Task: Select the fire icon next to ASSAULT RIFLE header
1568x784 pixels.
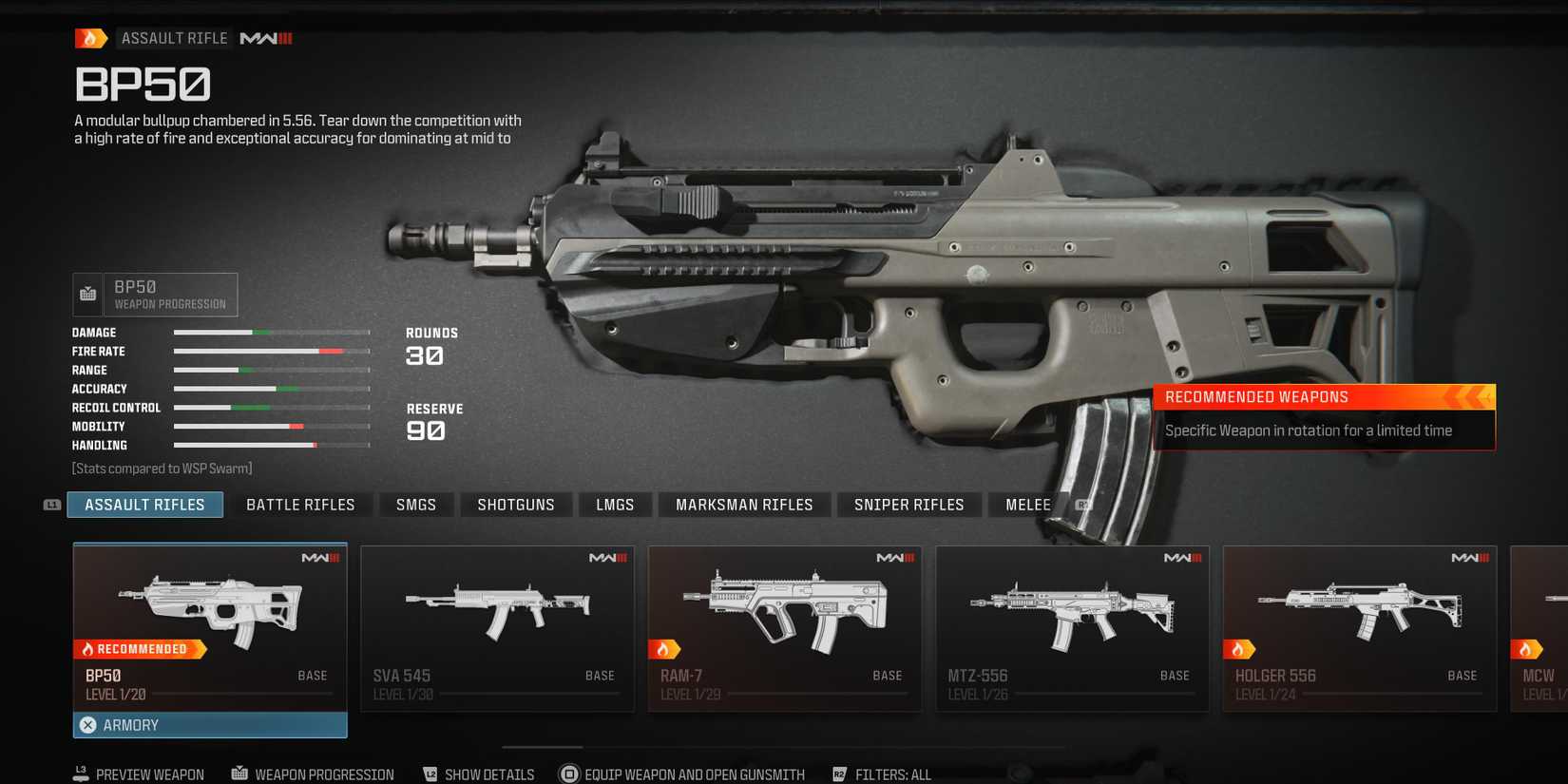Action: [x=91, y=37]
